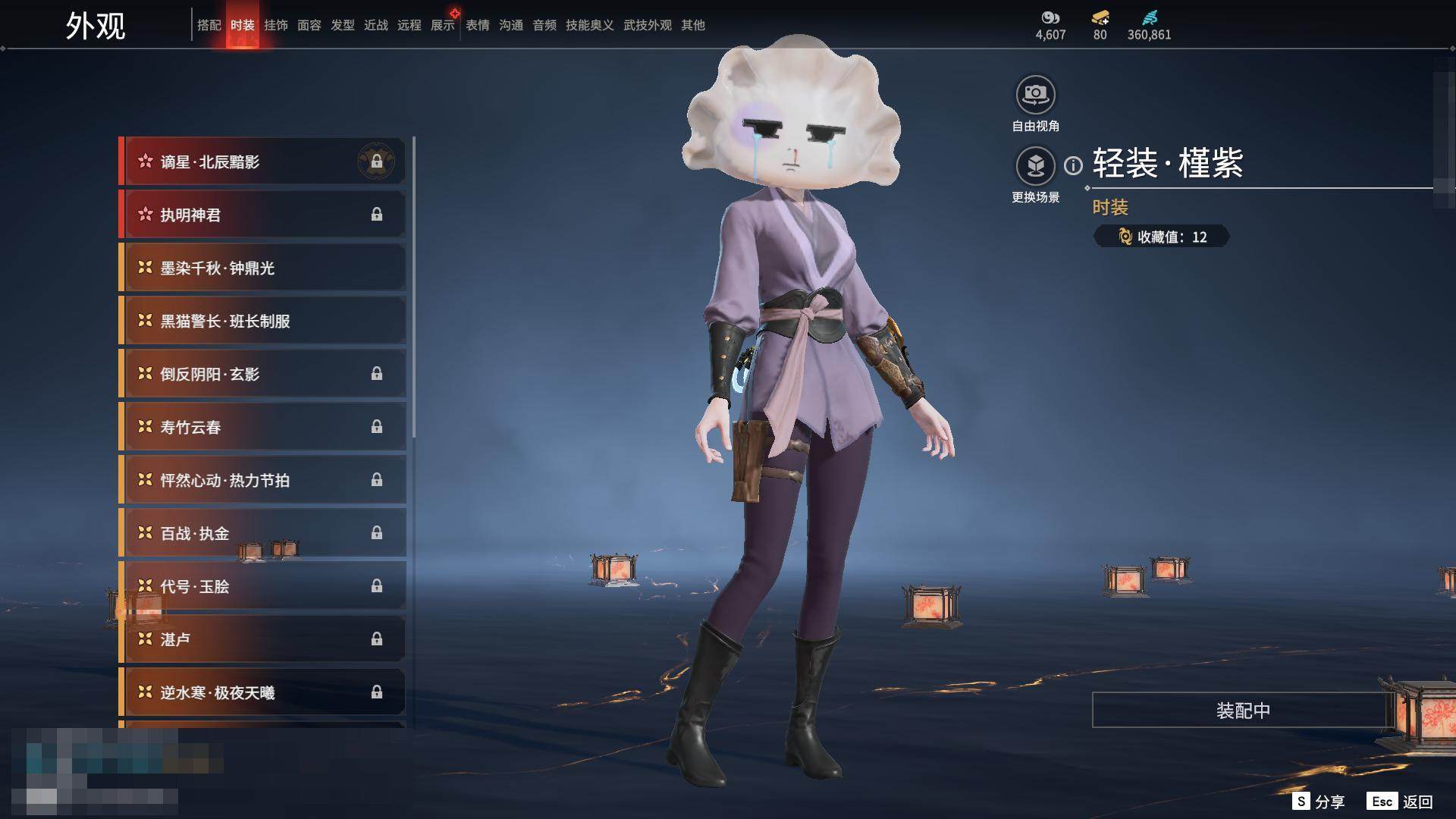Open the 更换场景 scene changer
This screenshot has width=1456, height=819.
point(1035,166)
